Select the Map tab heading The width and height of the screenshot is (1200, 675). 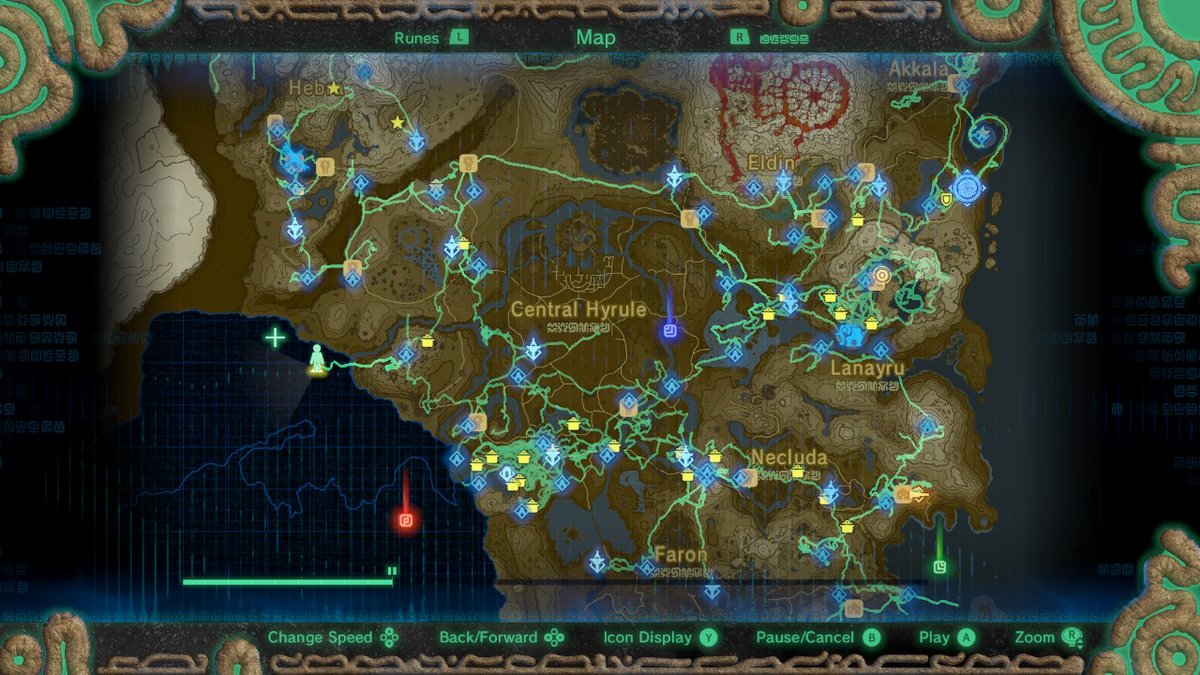coord(595,38)
